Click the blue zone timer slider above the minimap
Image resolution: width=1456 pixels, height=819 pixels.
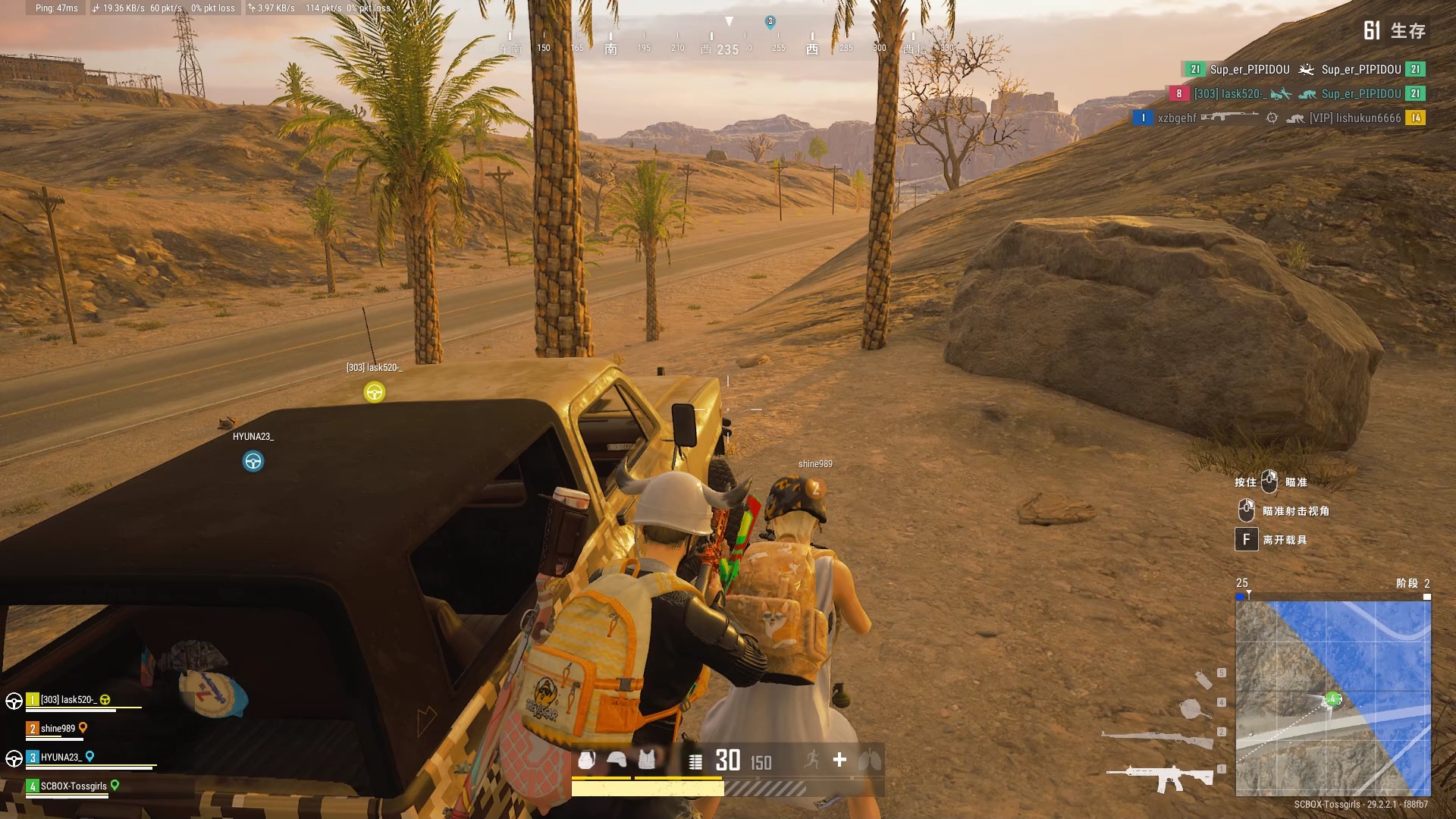coord(1241,596)
